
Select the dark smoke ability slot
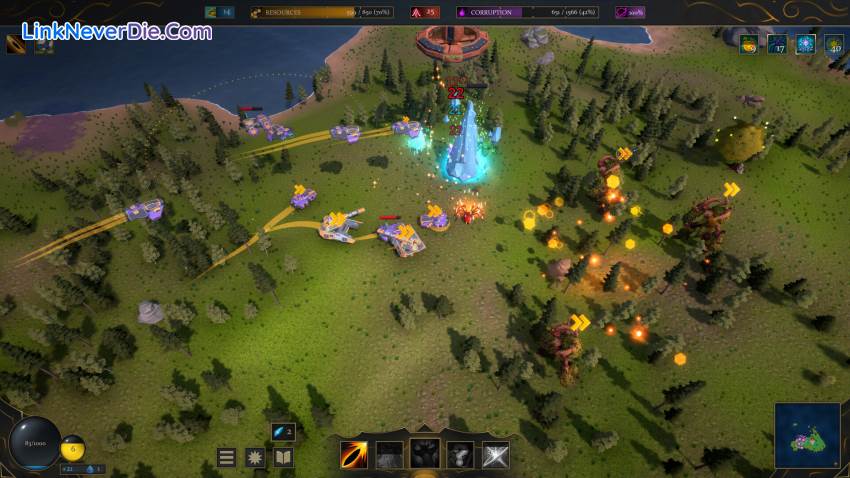389,455
